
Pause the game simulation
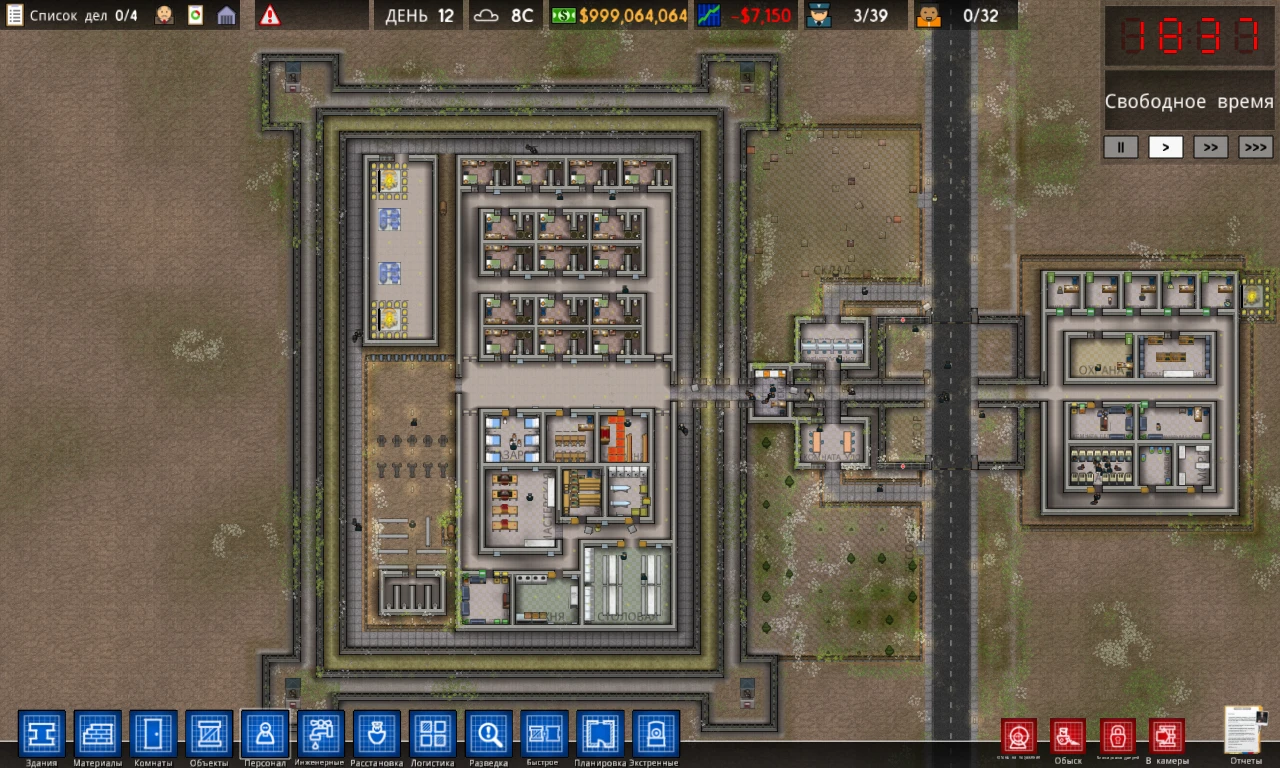coord(1120,147)
